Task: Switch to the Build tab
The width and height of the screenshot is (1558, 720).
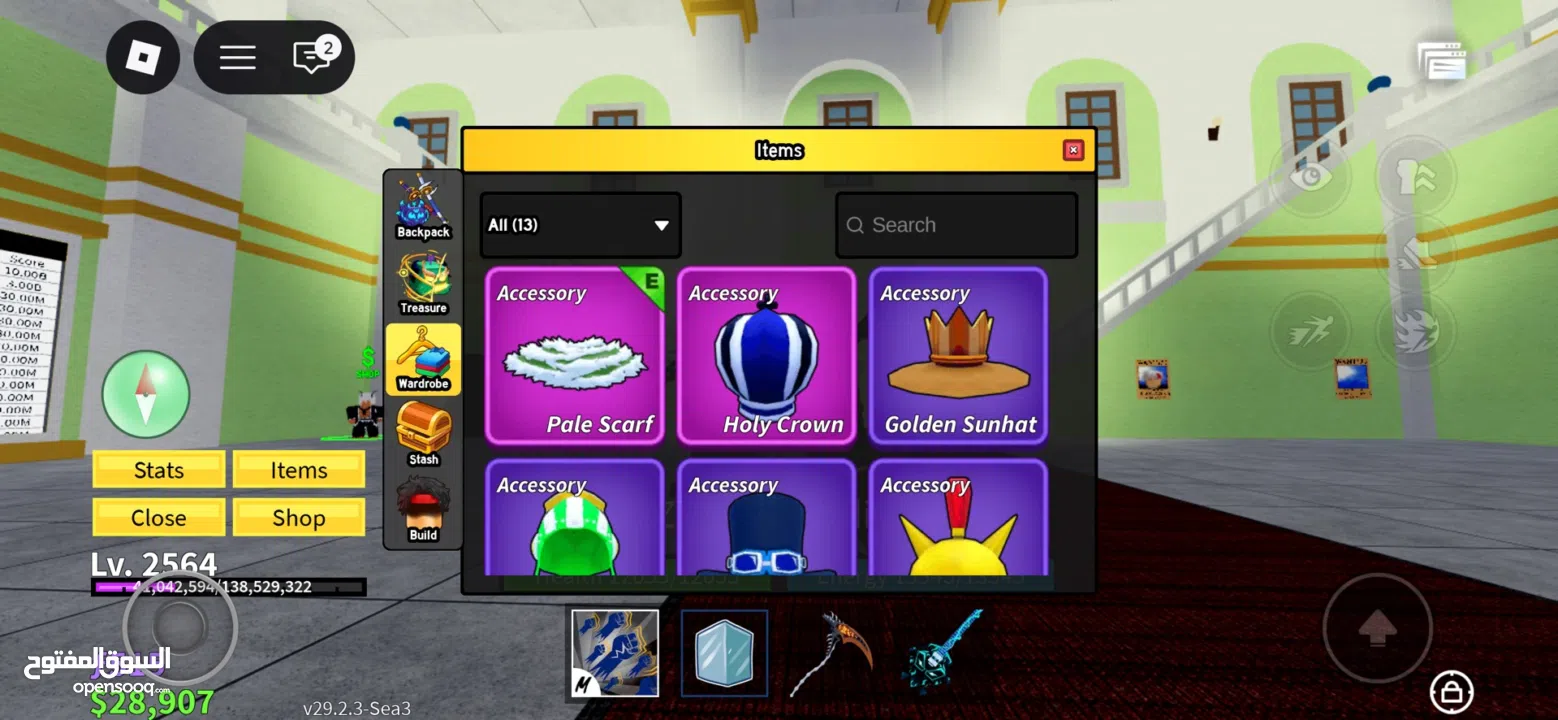Action: [x=423, y=510]
